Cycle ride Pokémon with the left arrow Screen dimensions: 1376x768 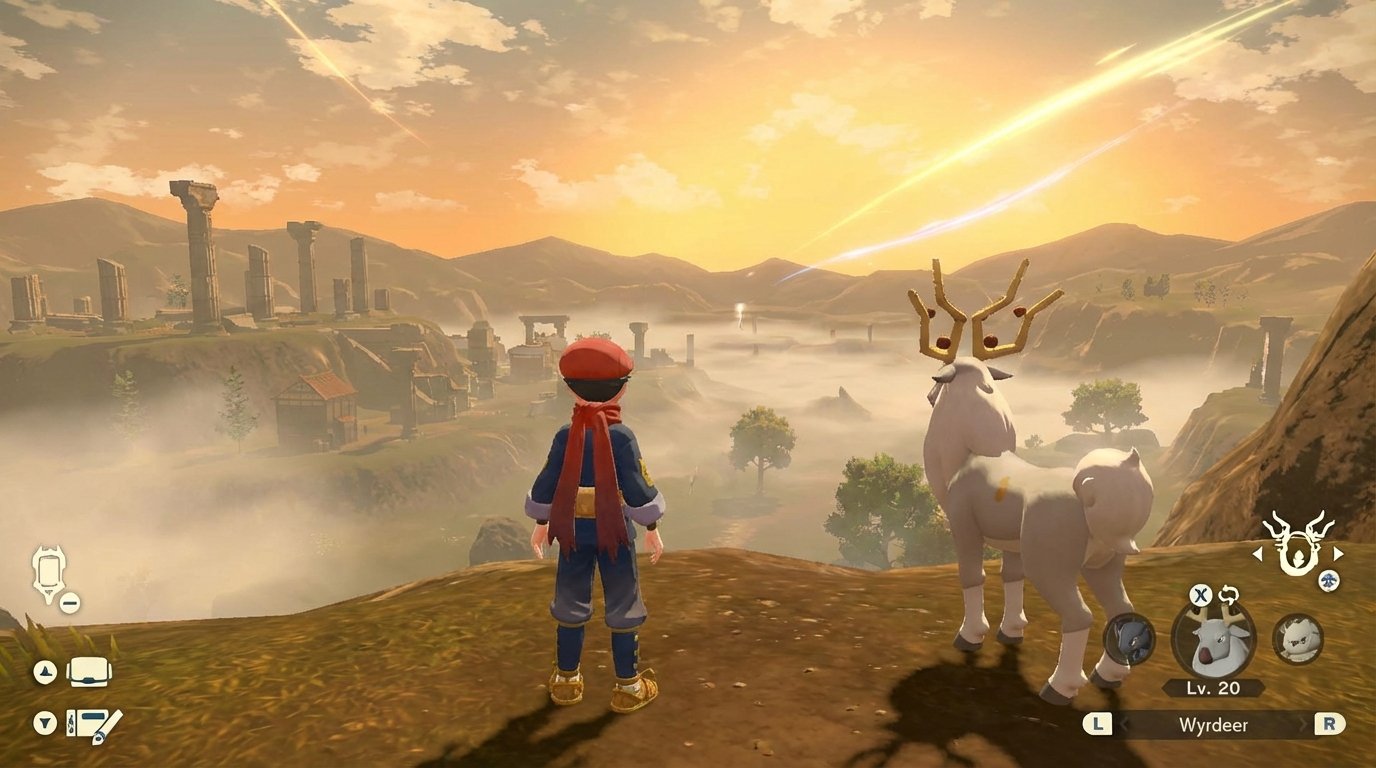click(1256, 554)
